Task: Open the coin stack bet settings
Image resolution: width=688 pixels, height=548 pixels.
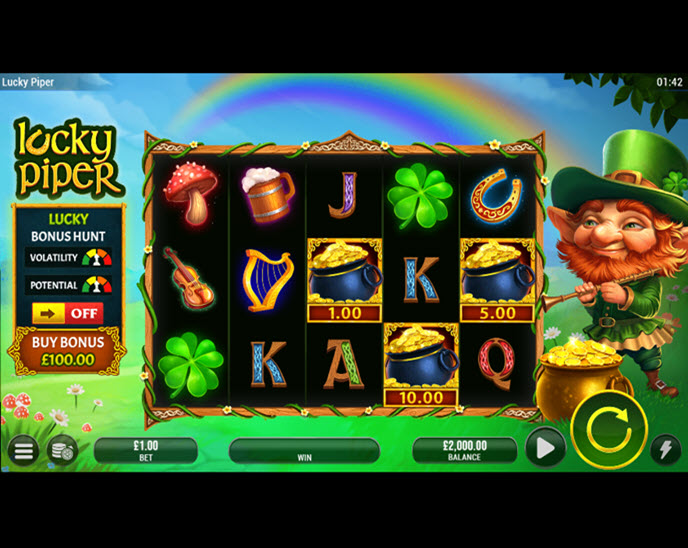Action: click(62, 451)
